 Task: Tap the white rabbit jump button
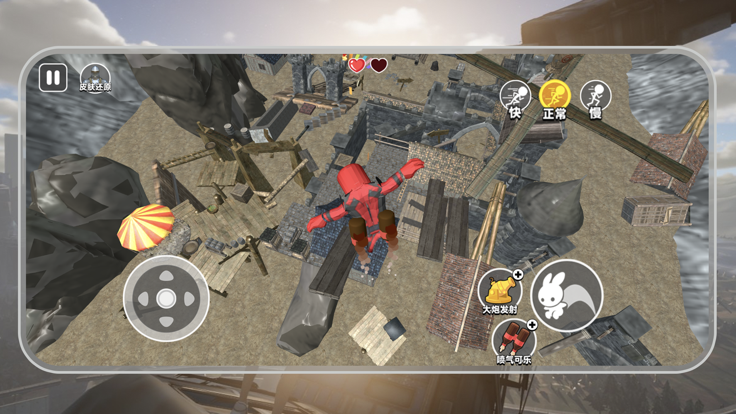(x=566, y=296)
